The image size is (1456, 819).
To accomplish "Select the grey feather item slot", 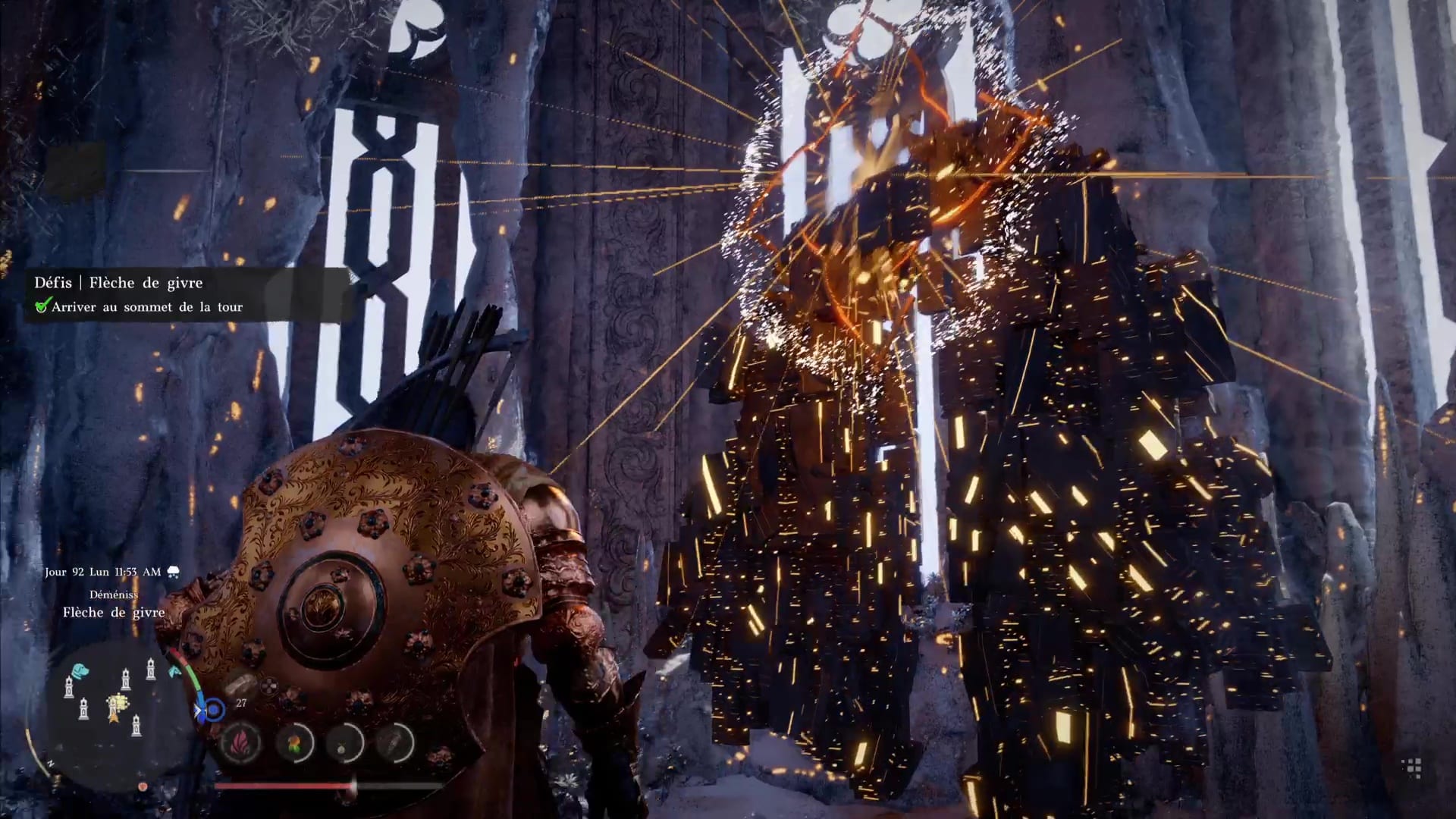I will click(x=395, y=742).
